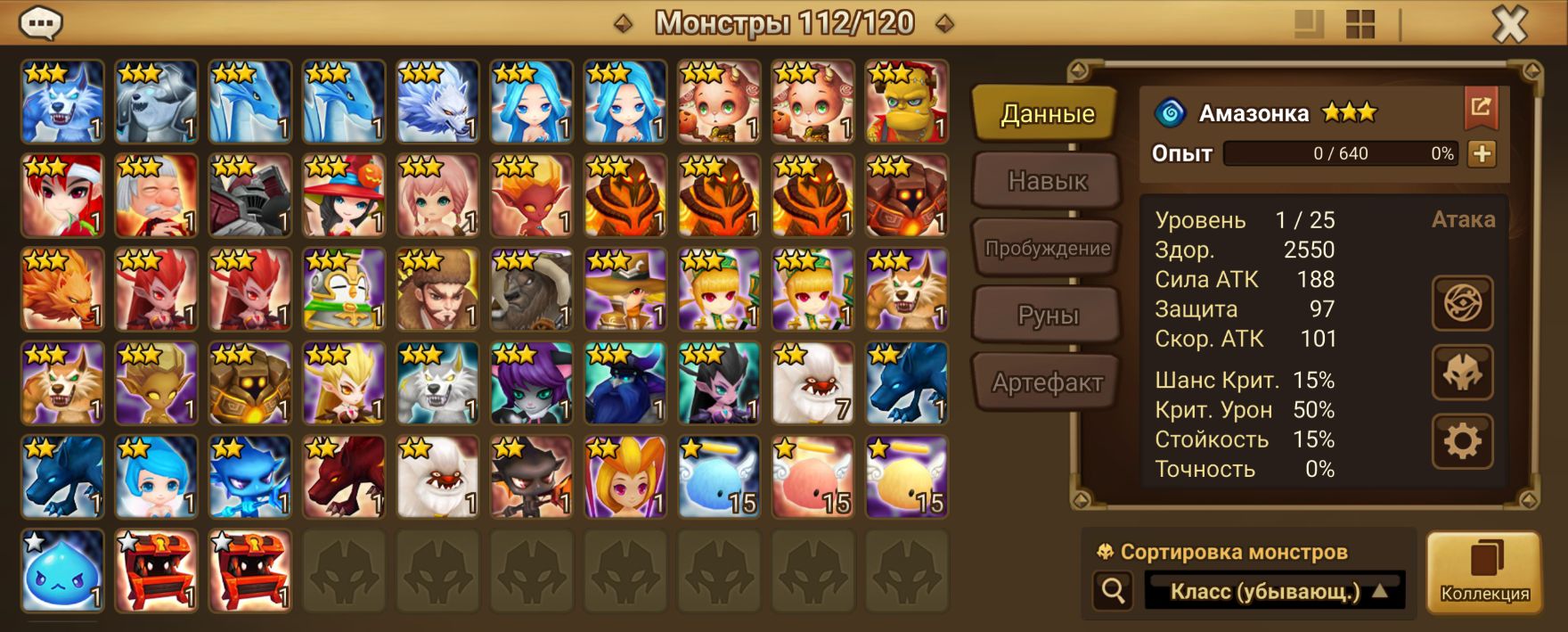Open the Артефакт tab
This screenshot has width=1568, height=632.
(x=1046, y=383)
